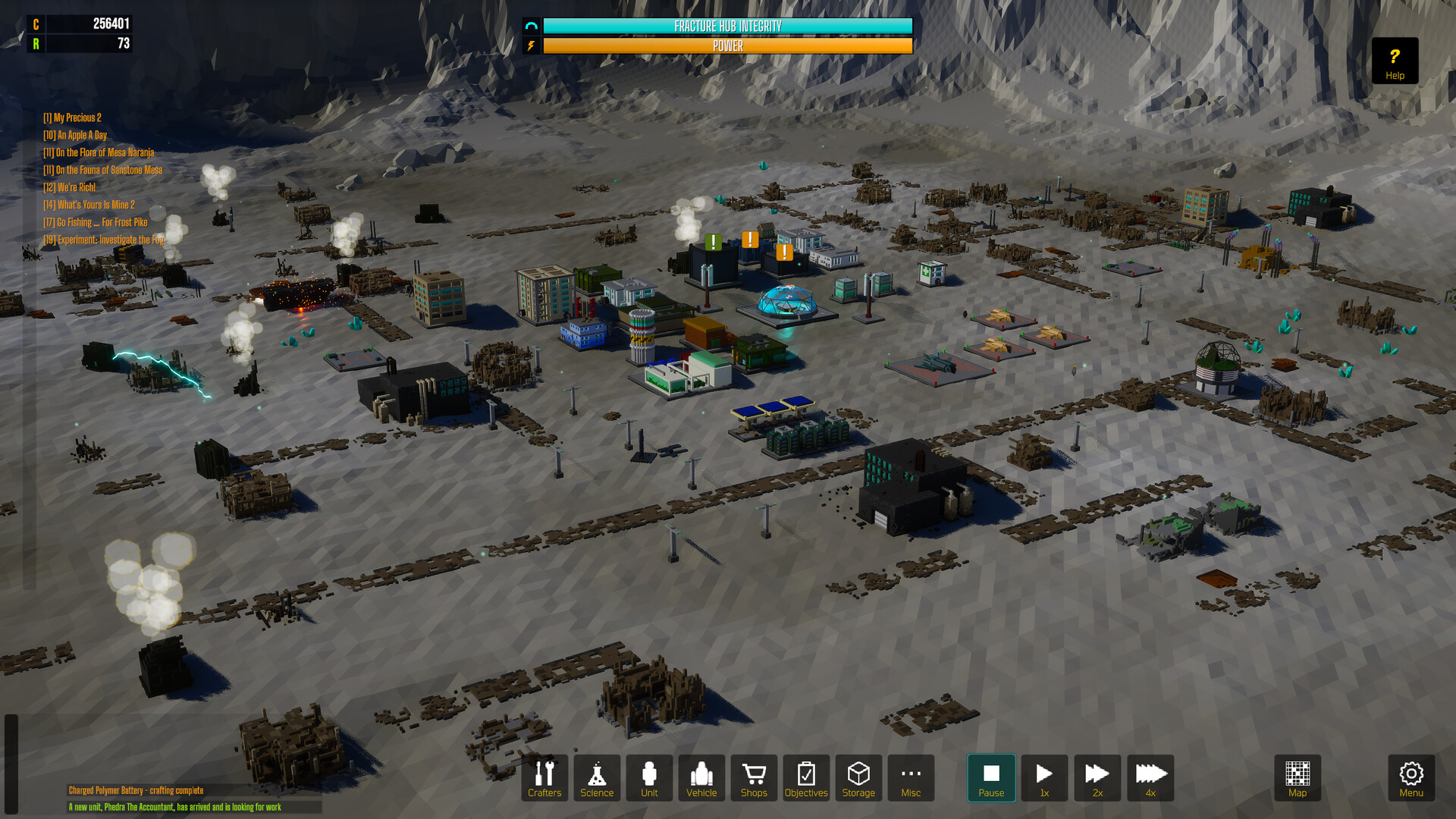The image size is (1456, 819).
Task: Open the Storage panel
Action: coord(858,778)
